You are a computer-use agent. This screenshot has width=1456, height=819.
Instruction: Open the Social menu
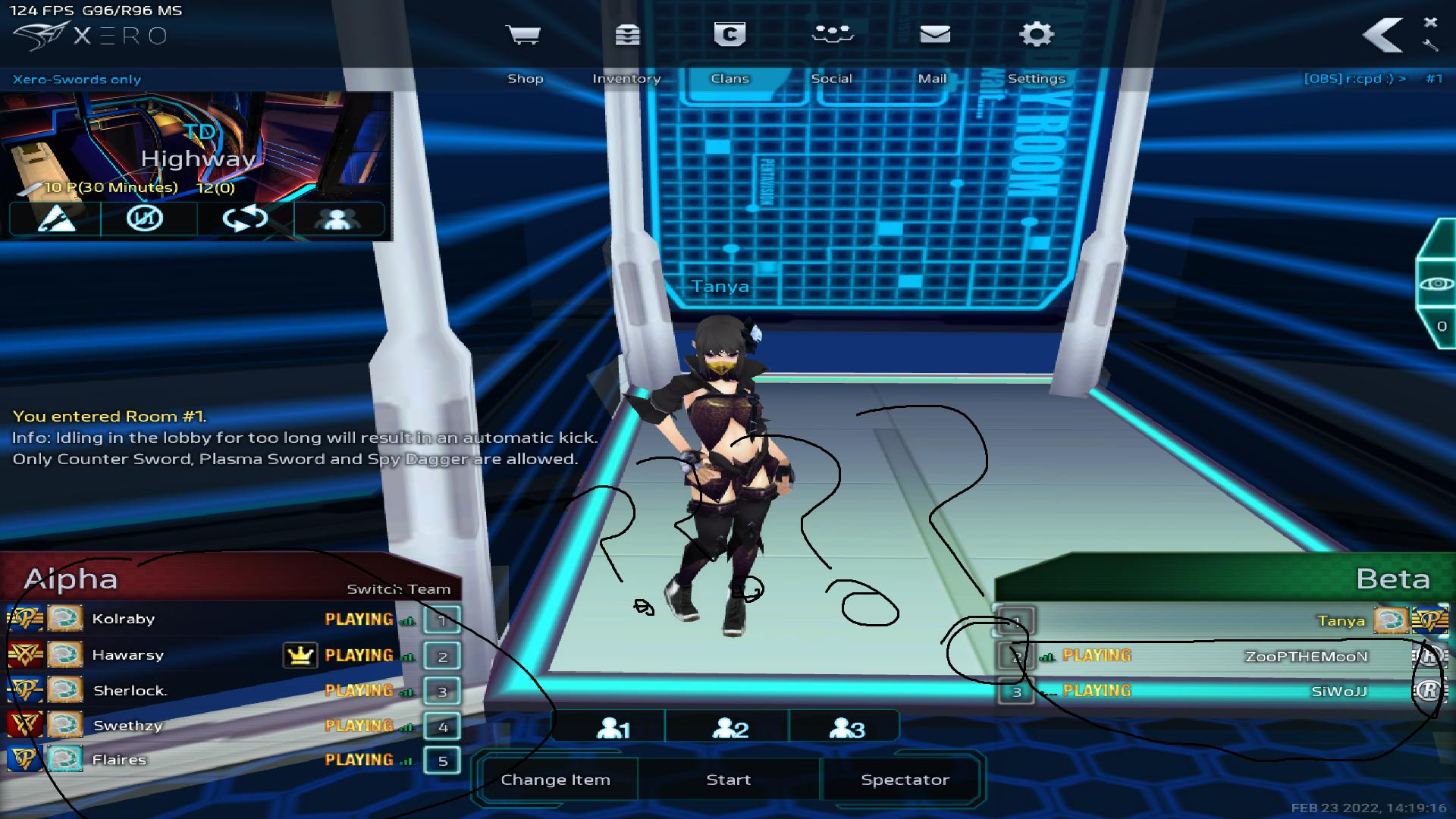832,47
